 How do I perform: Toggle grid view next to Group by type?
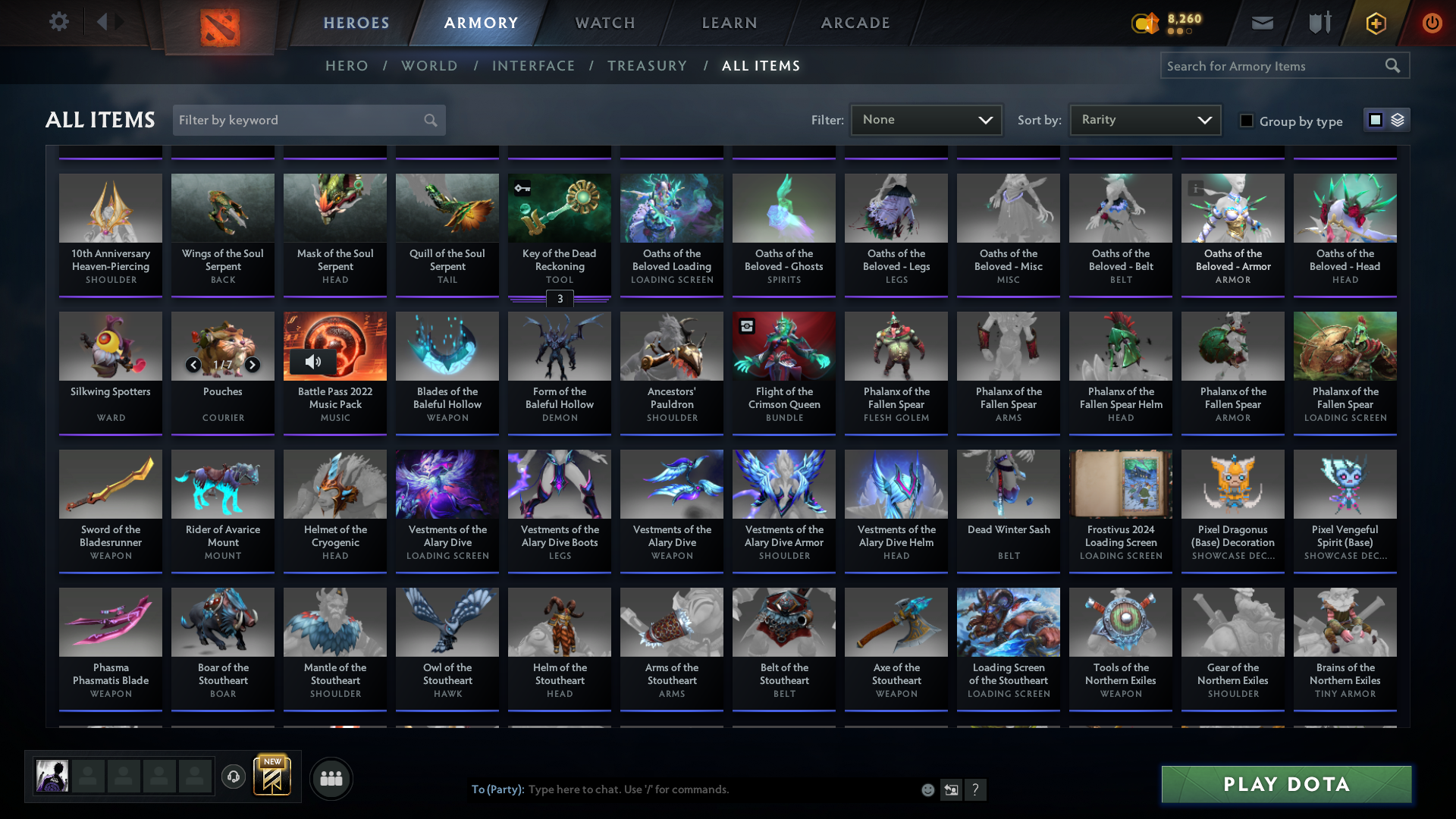1375,119
